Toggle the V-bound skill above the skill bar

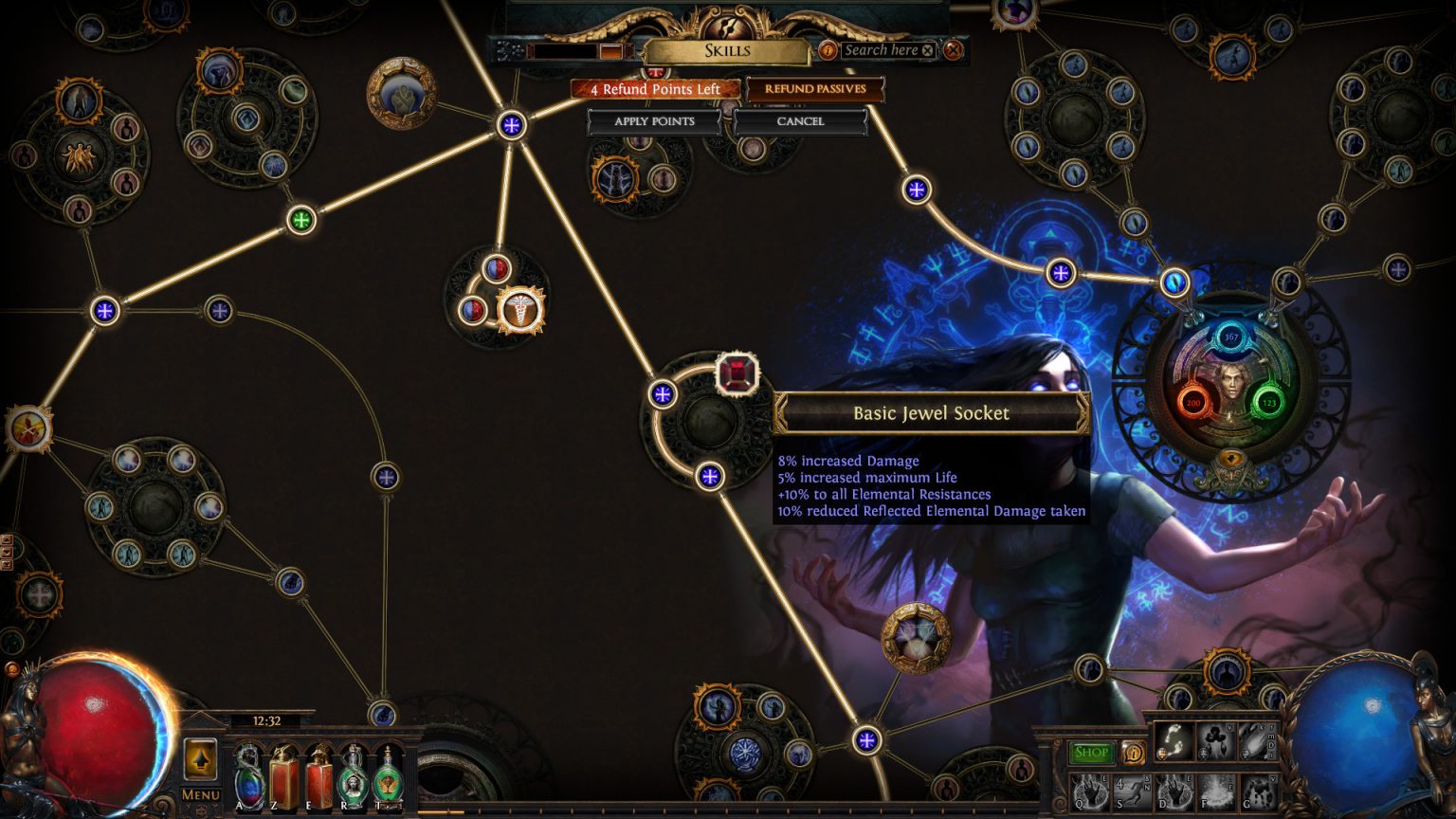(x=1217, y=741)
